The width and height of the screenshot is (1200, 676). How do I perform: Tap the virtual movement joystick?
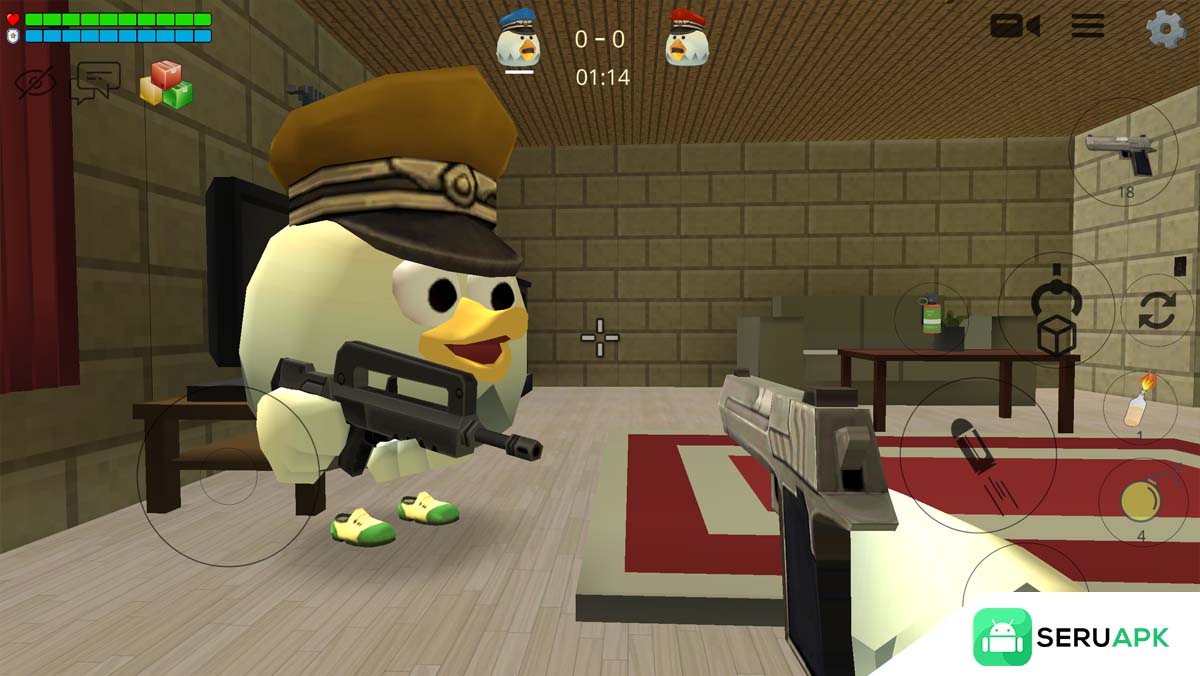(228, 476)
